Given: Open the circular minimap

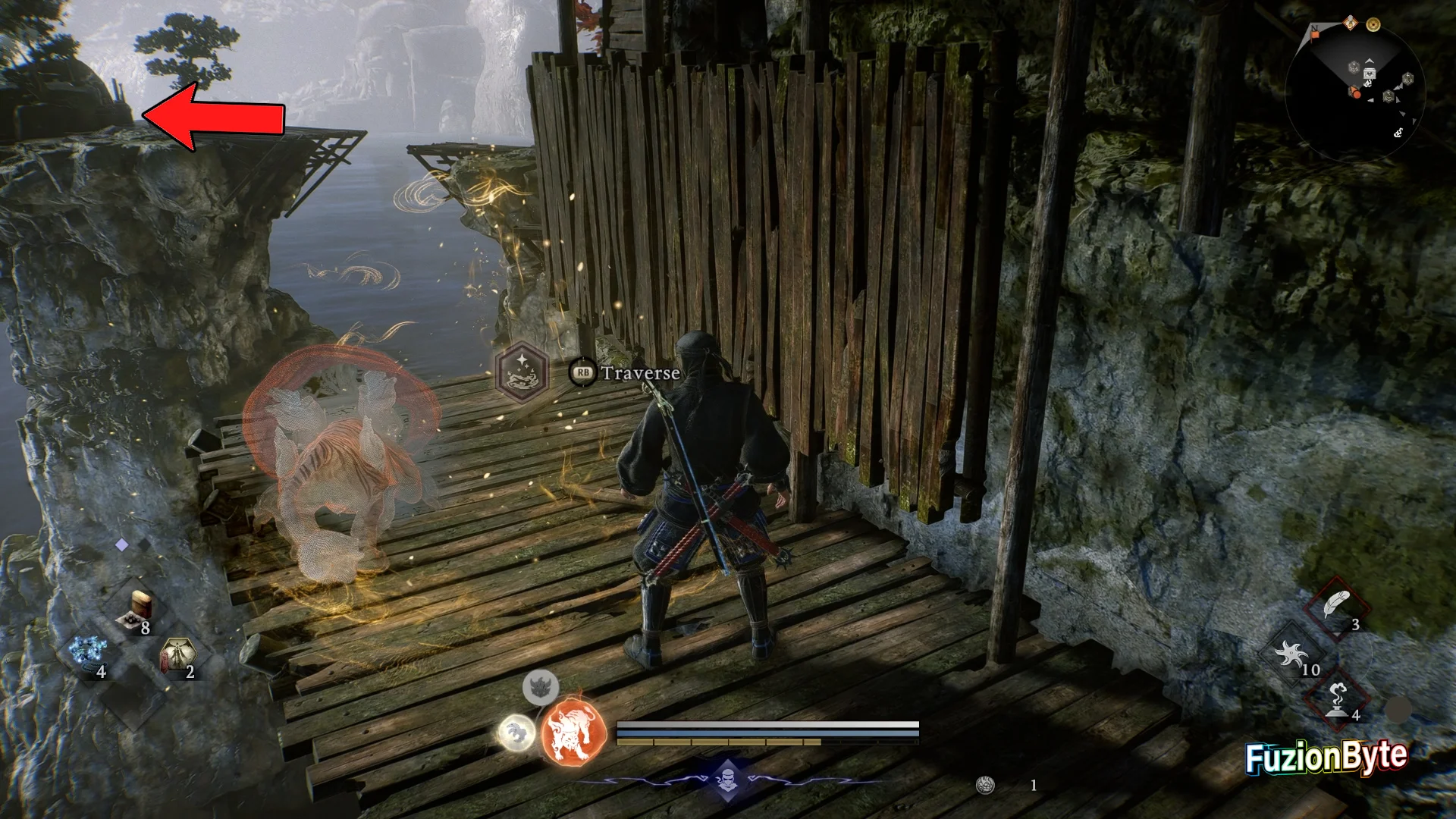Looking at the screenshot, I should pyautogui.click(x=1354, y=93).
